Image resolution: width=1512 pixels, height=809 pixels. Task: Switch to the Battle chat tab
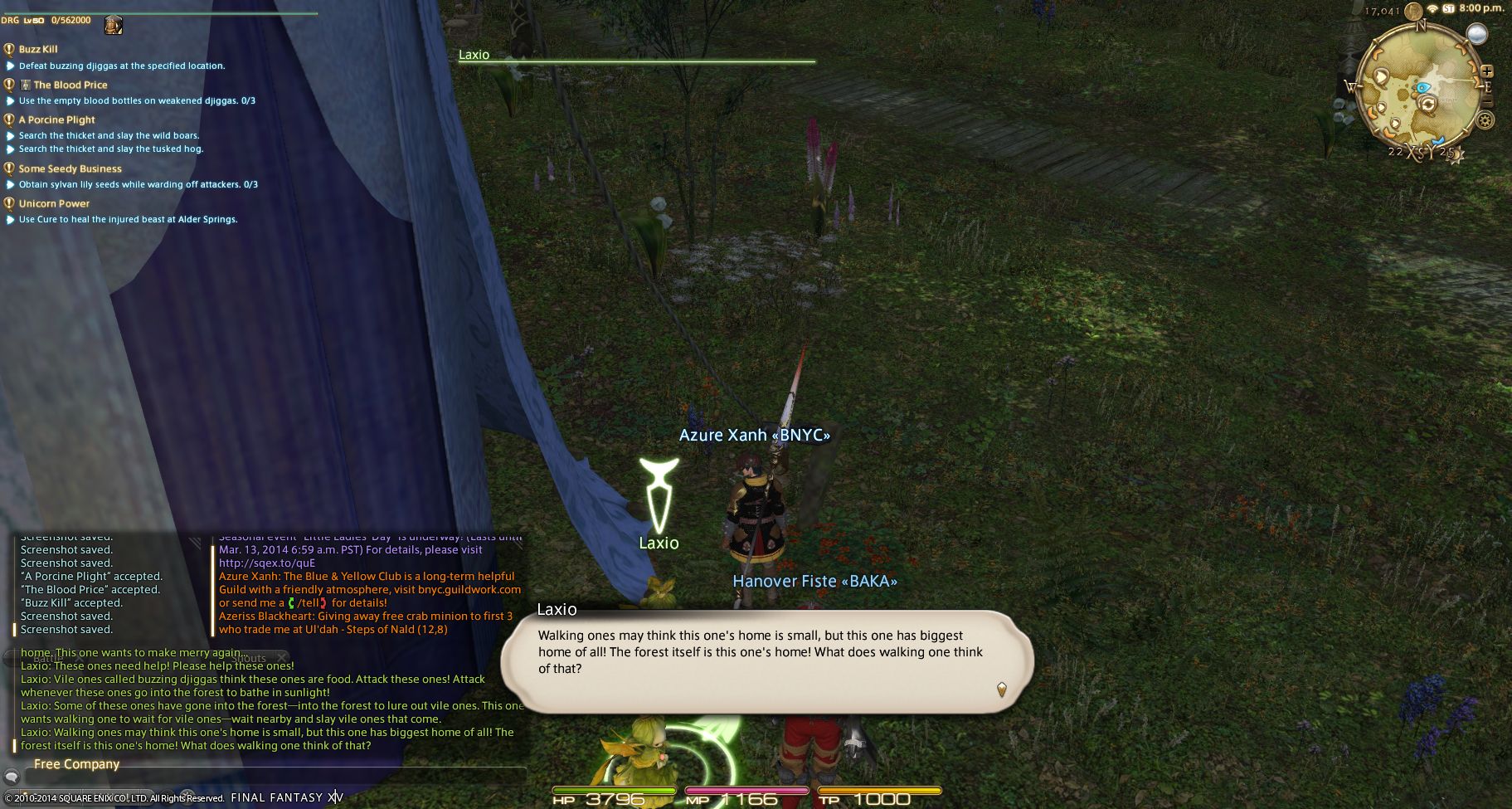coord(48,658)
